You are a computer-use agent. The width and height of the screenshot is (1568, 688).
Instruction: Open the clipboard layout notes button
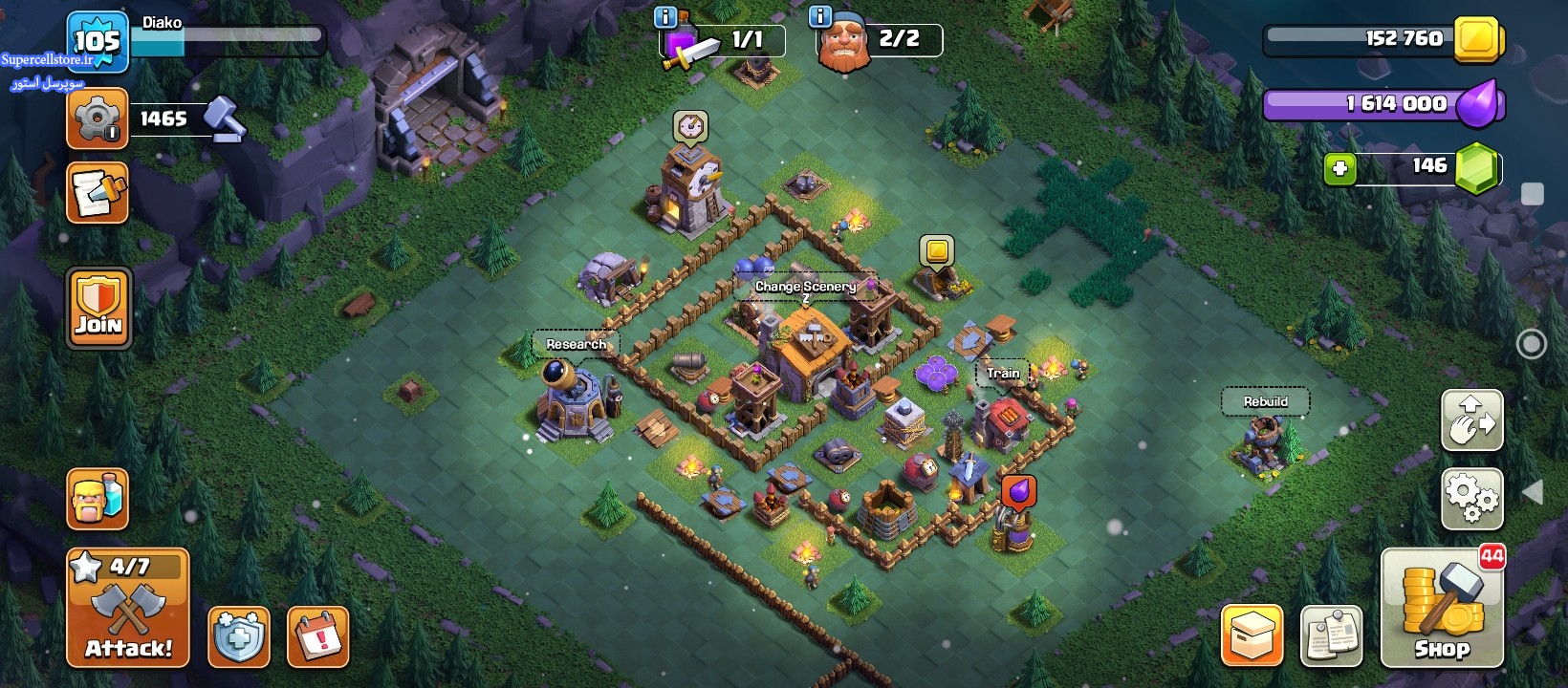coord(1331,635)
